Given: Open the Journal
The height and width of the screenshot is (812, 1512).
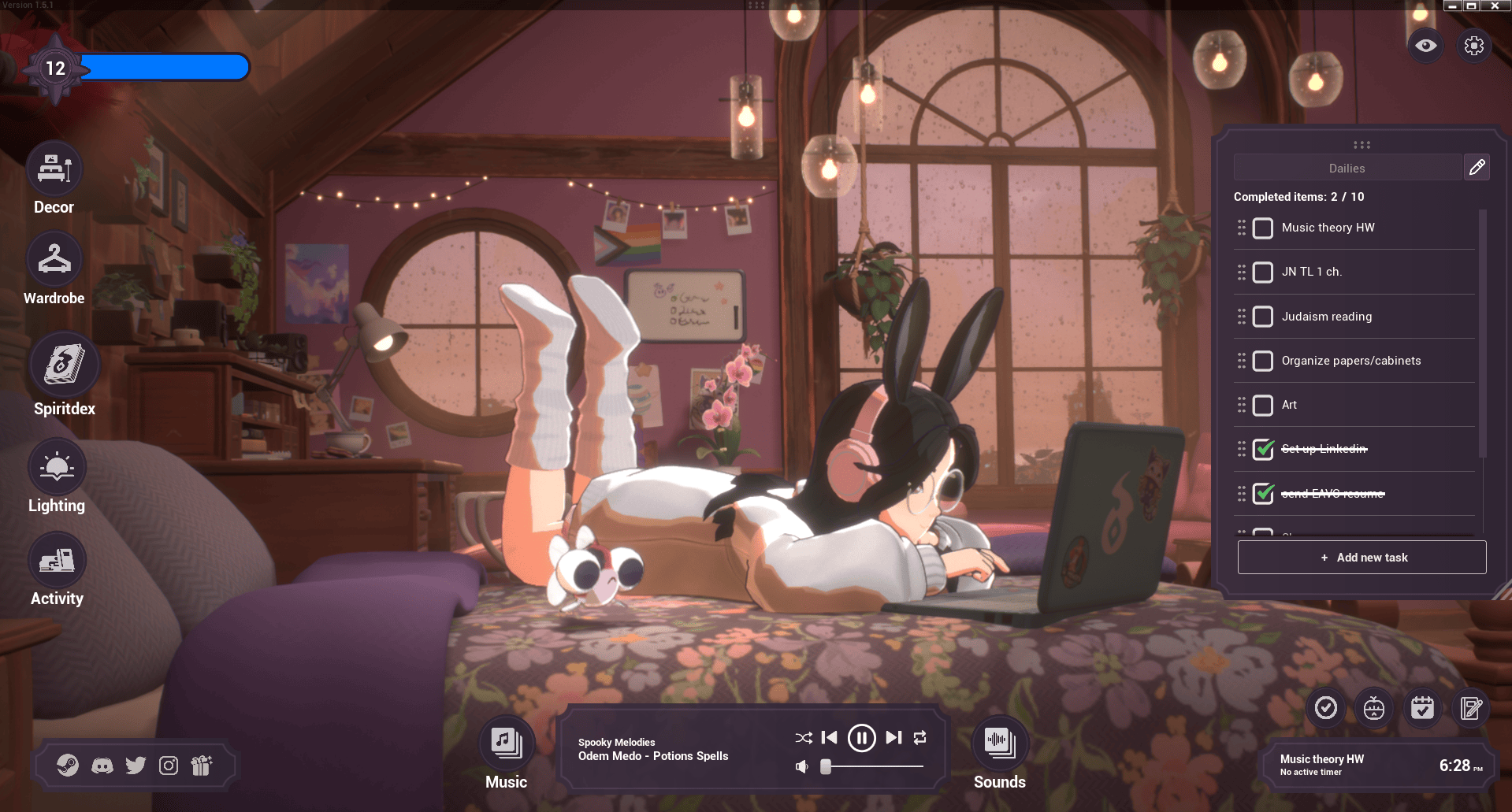Looking at the screenshot, I should (x=1472, y=708).
